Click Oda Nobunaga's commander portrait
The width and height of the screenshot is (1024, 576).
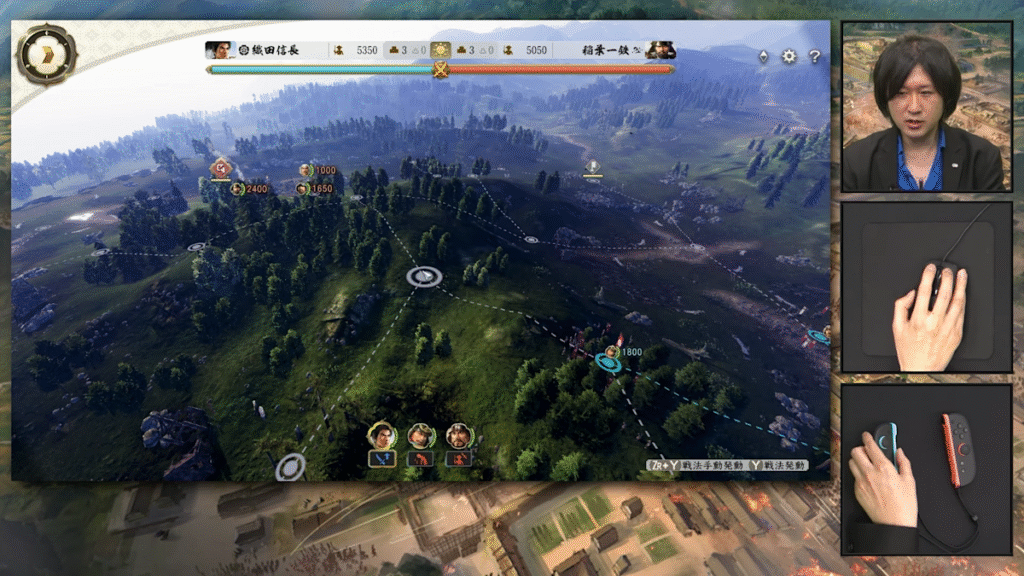[216, 50]
